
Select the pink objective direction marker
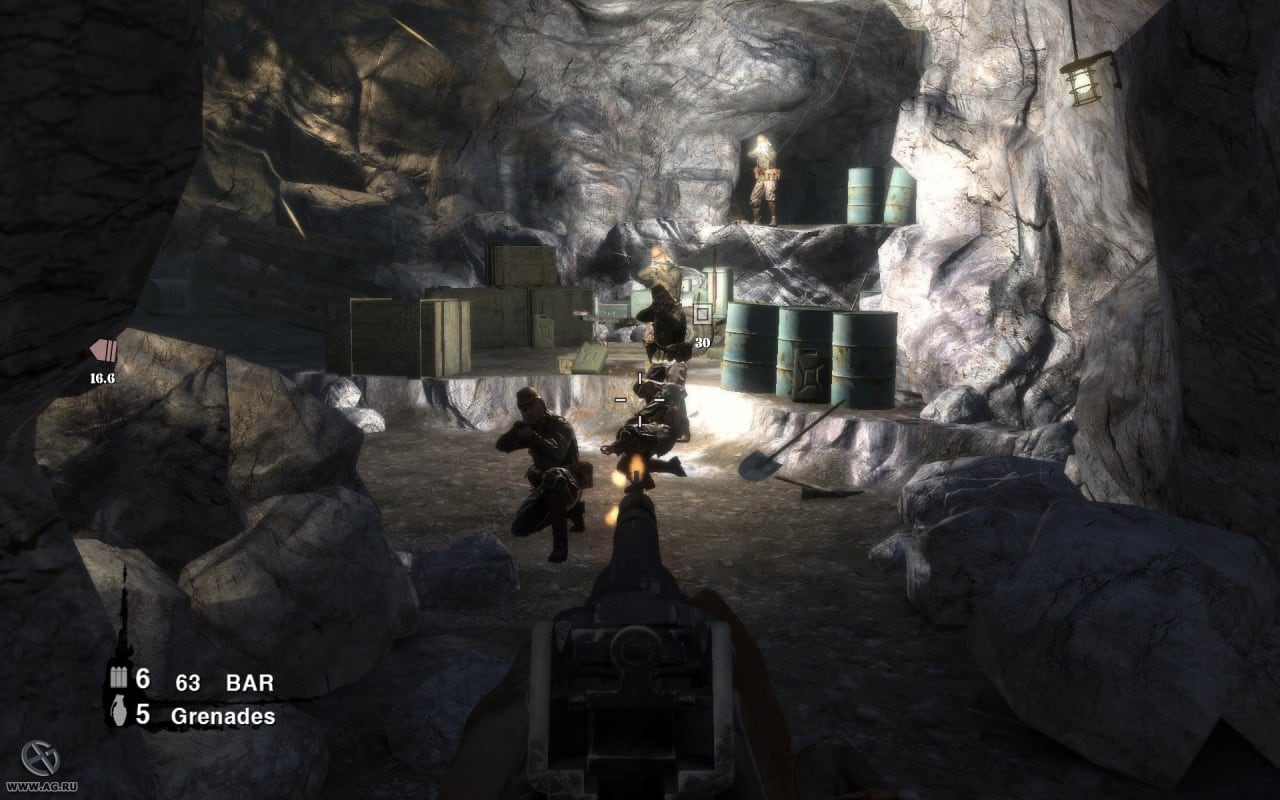[x=103, y=350]
